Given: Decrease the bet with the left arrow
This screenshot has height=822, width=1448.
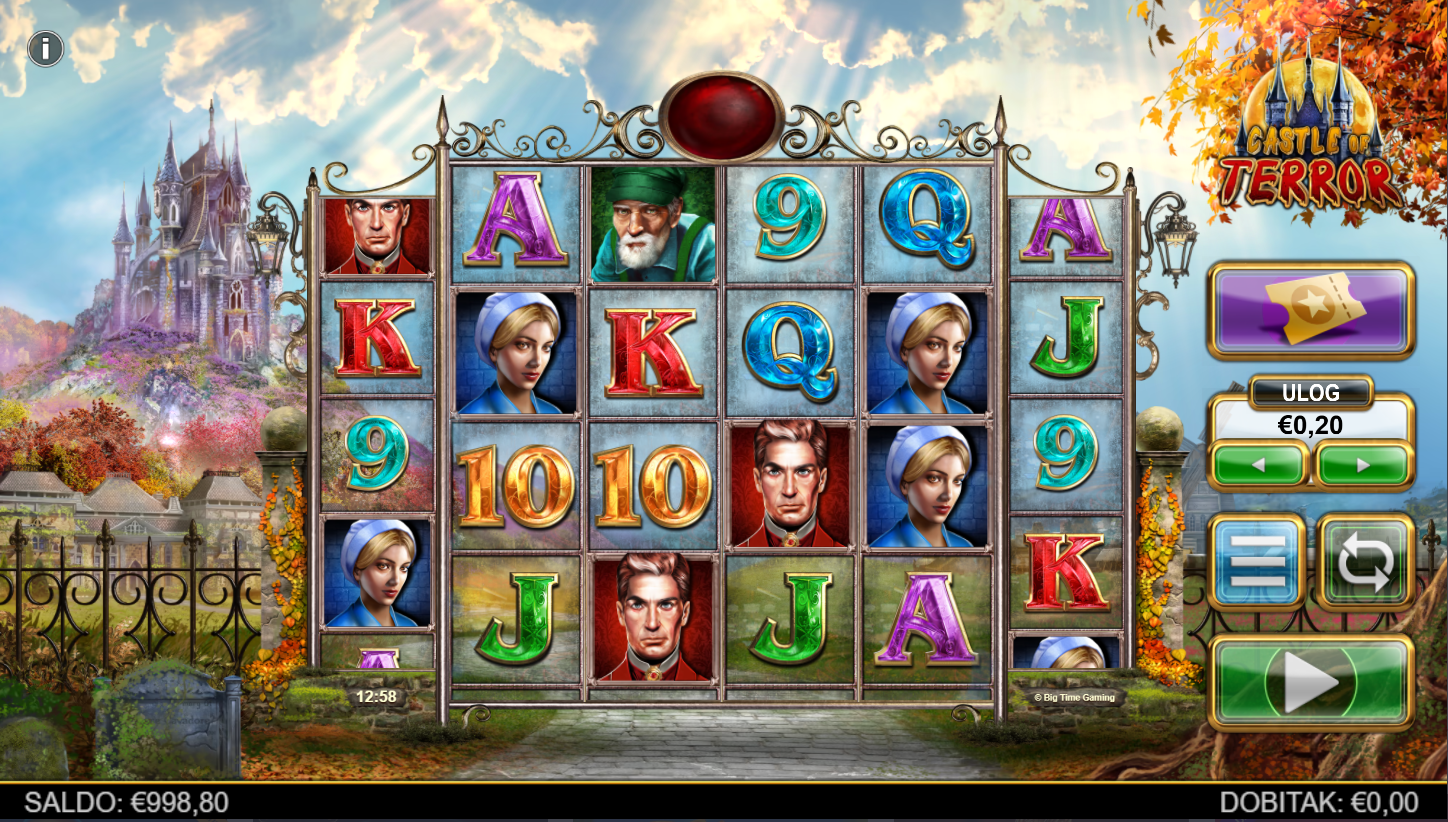Looking at the screenshot, I should pos(1259,465).
